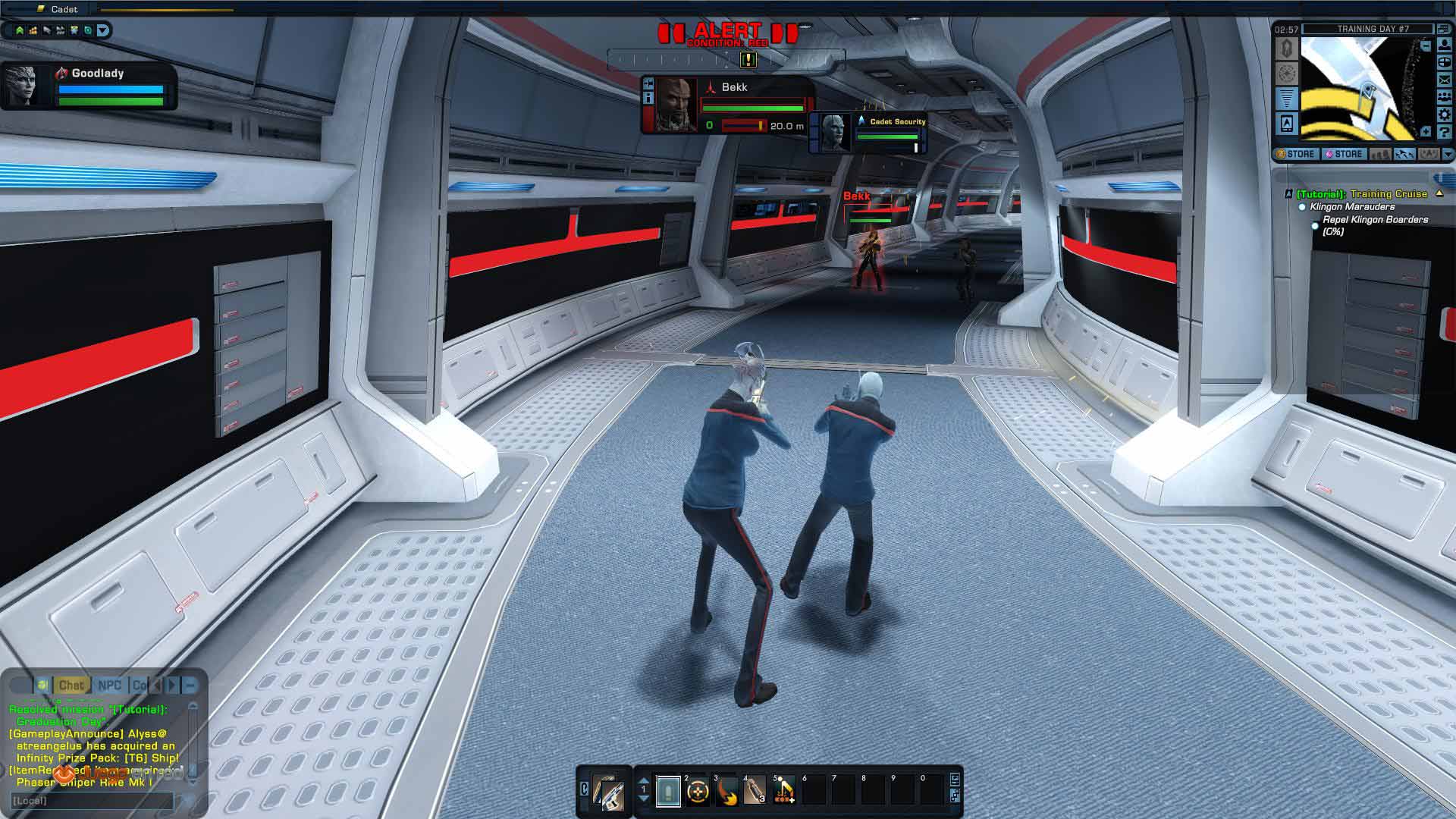This screenshot has height=819, width=1456.
Task: Minimize the chat window
Action: (190, 686)
